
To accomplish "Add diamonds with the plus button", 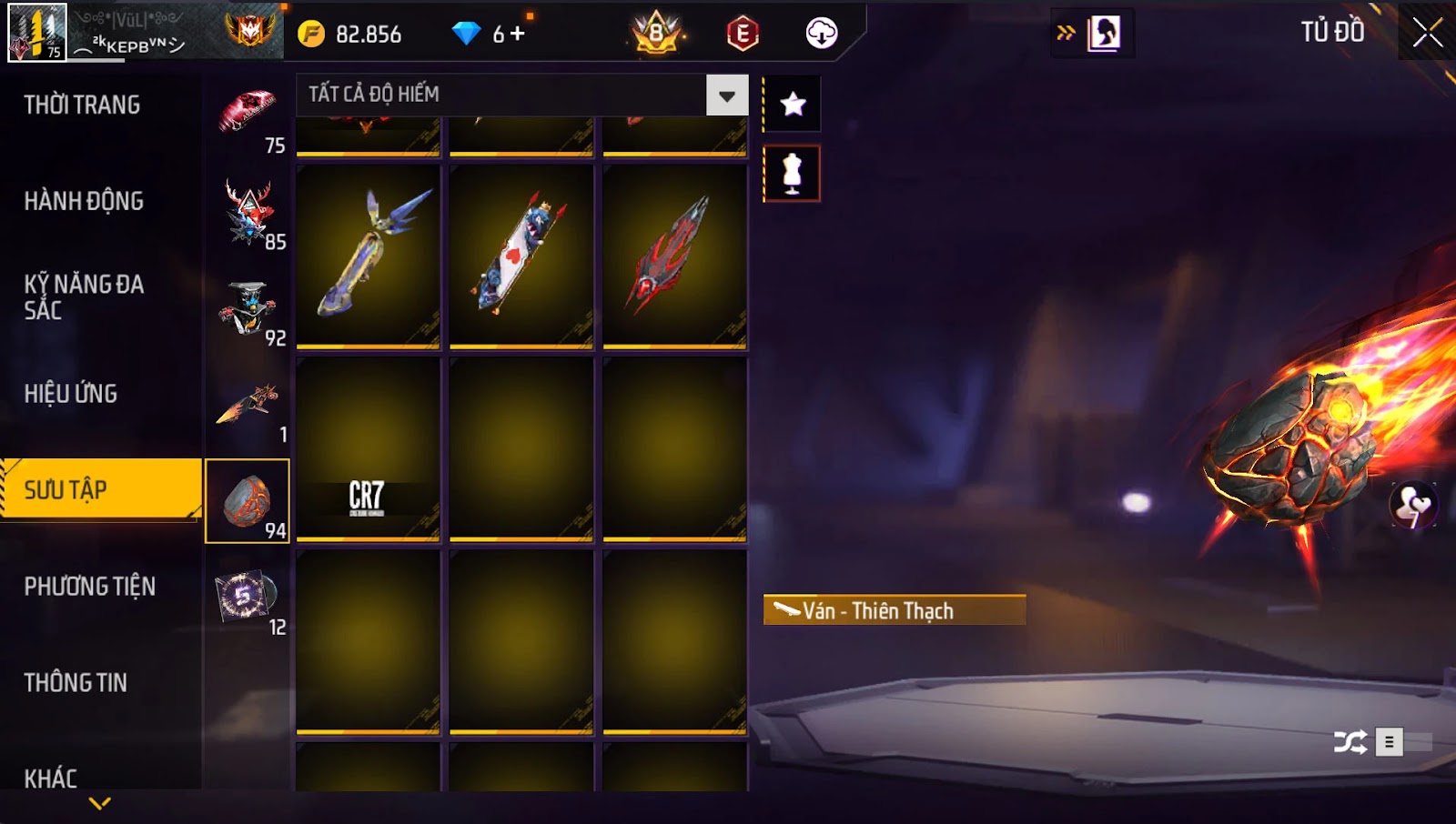I will pyautogui.click(x=518, y=34).
